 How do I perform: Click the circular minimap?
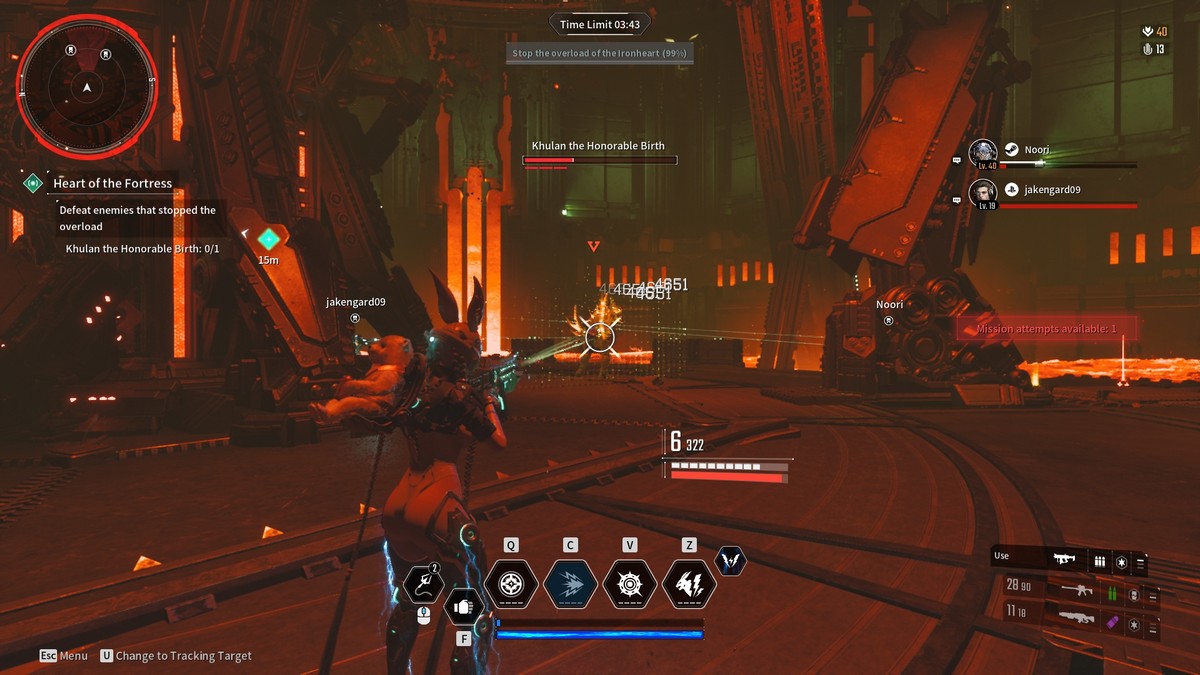click(87, 87)
